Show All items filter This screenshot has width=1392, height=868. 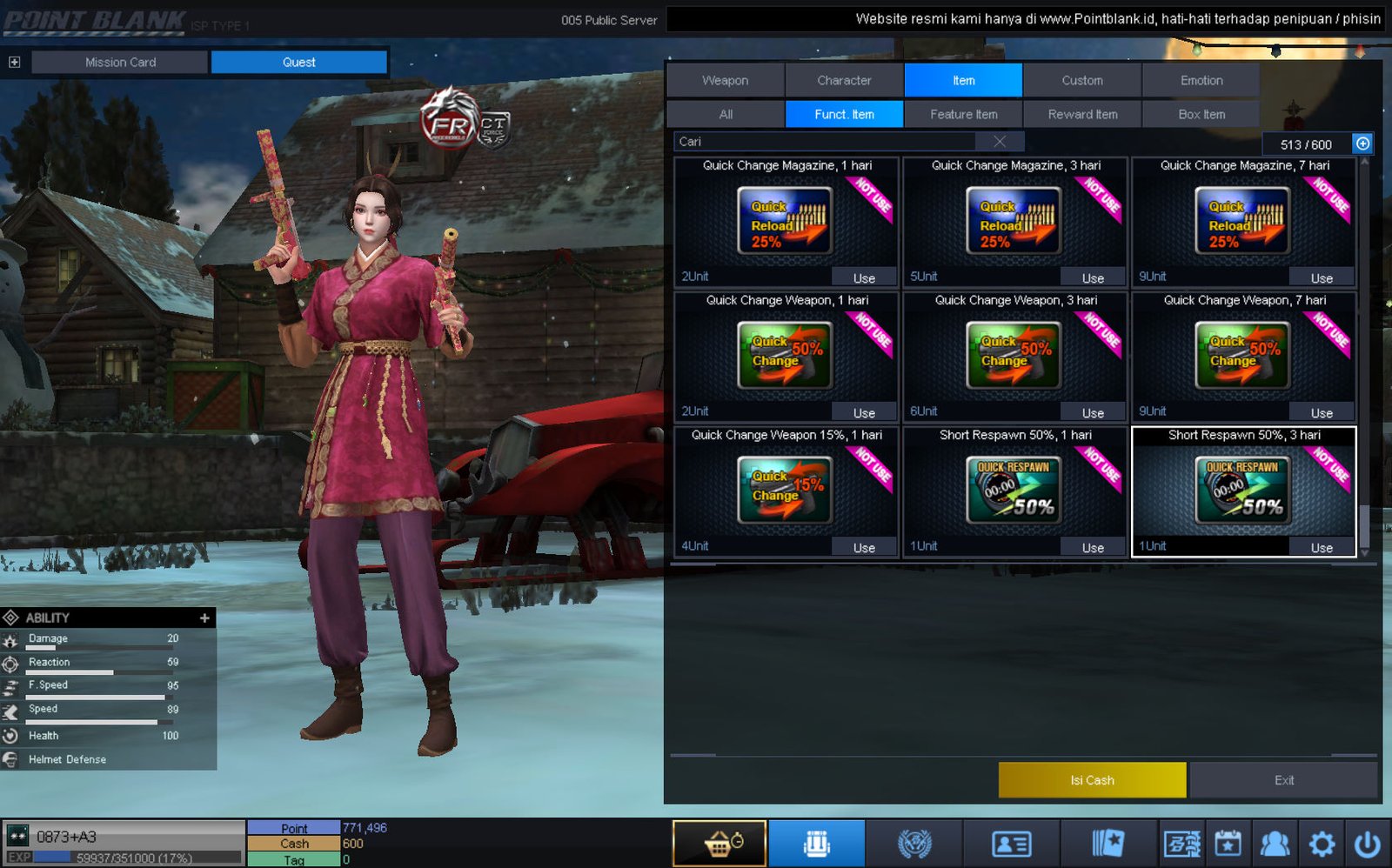(x=726, y=114)
